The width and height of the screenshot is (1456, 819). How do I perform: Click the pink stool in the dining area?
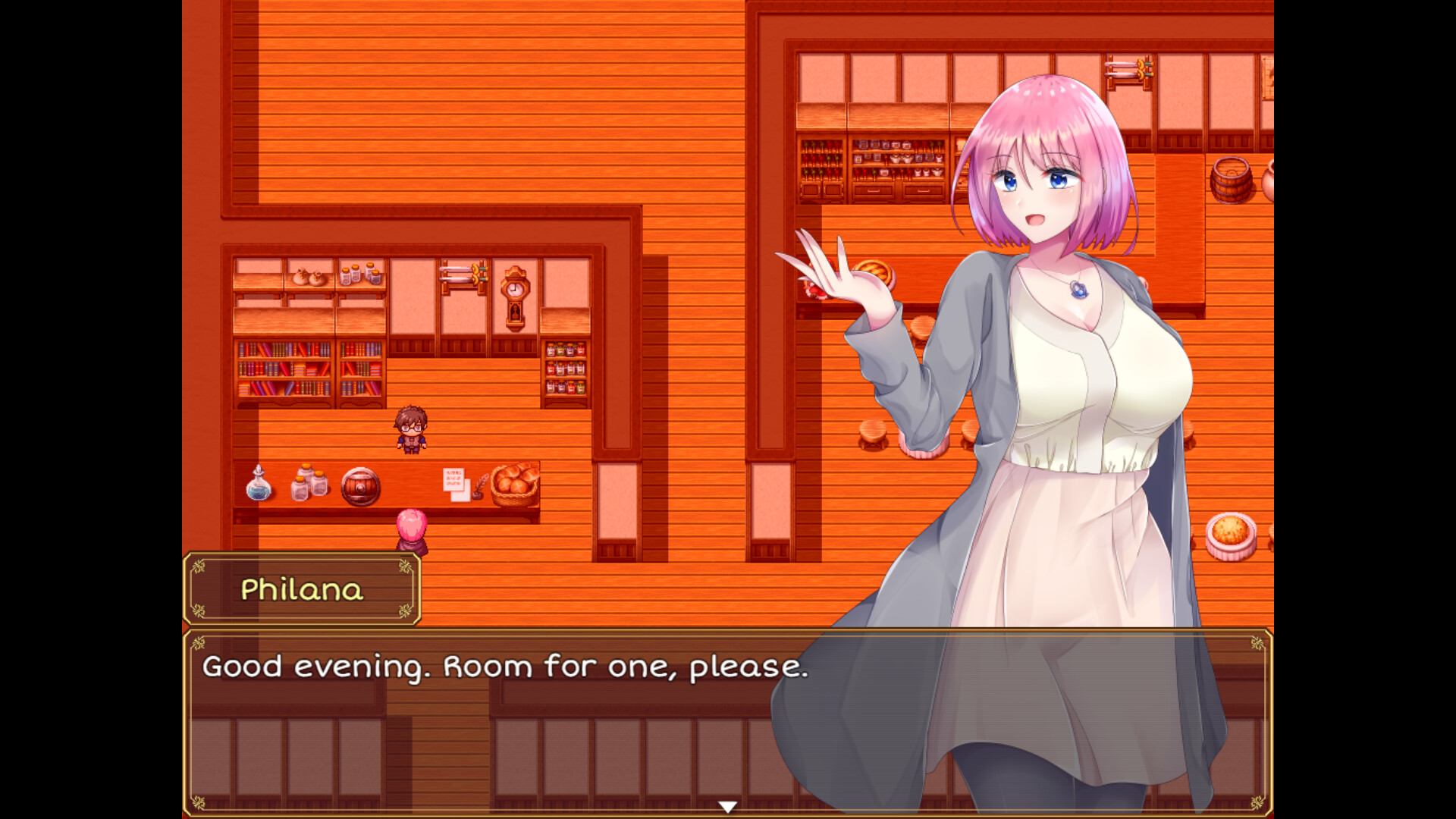[x=921, y=446]
